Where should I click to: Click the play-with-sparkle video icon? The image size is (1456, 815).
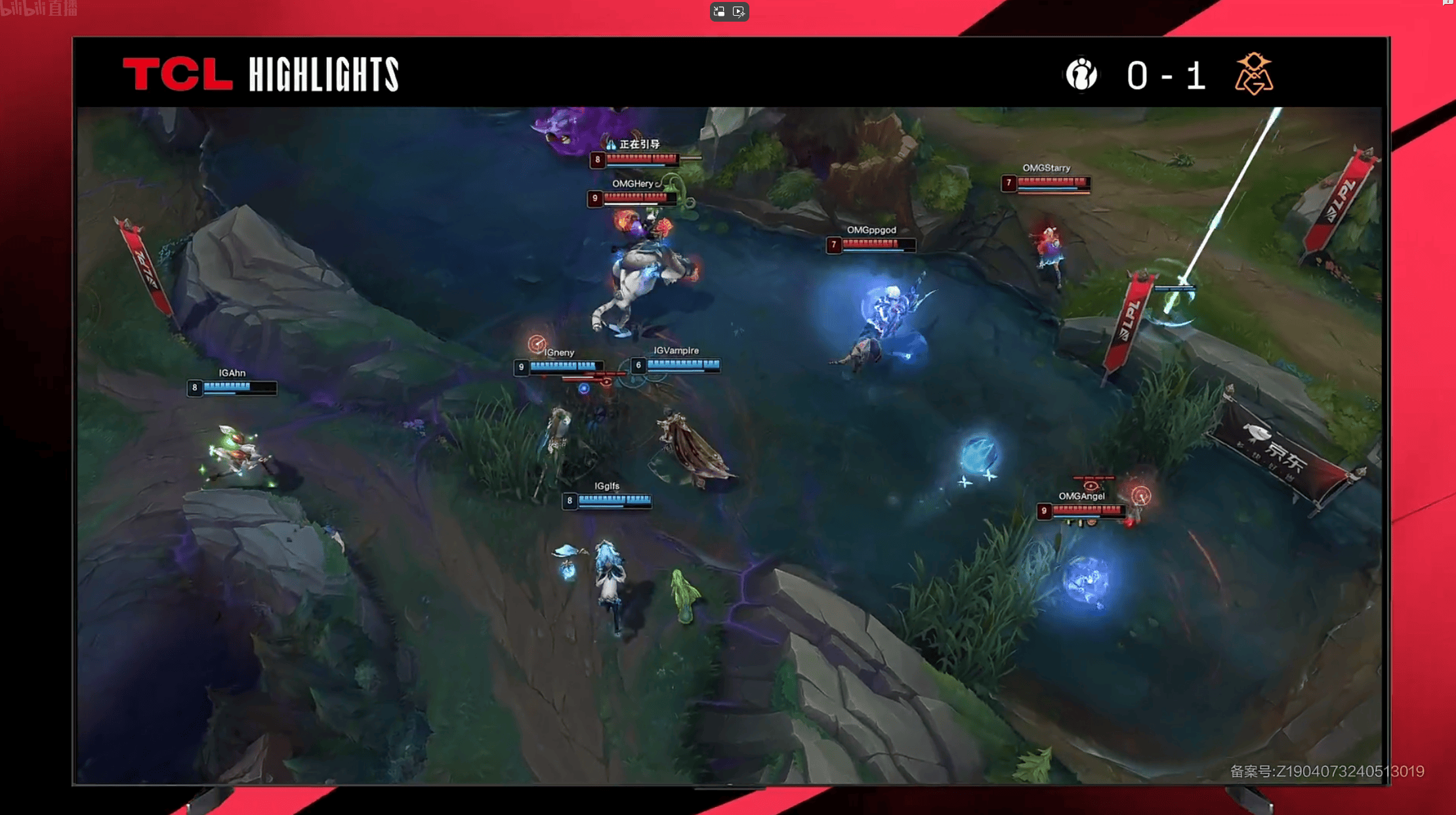(739, 12)
